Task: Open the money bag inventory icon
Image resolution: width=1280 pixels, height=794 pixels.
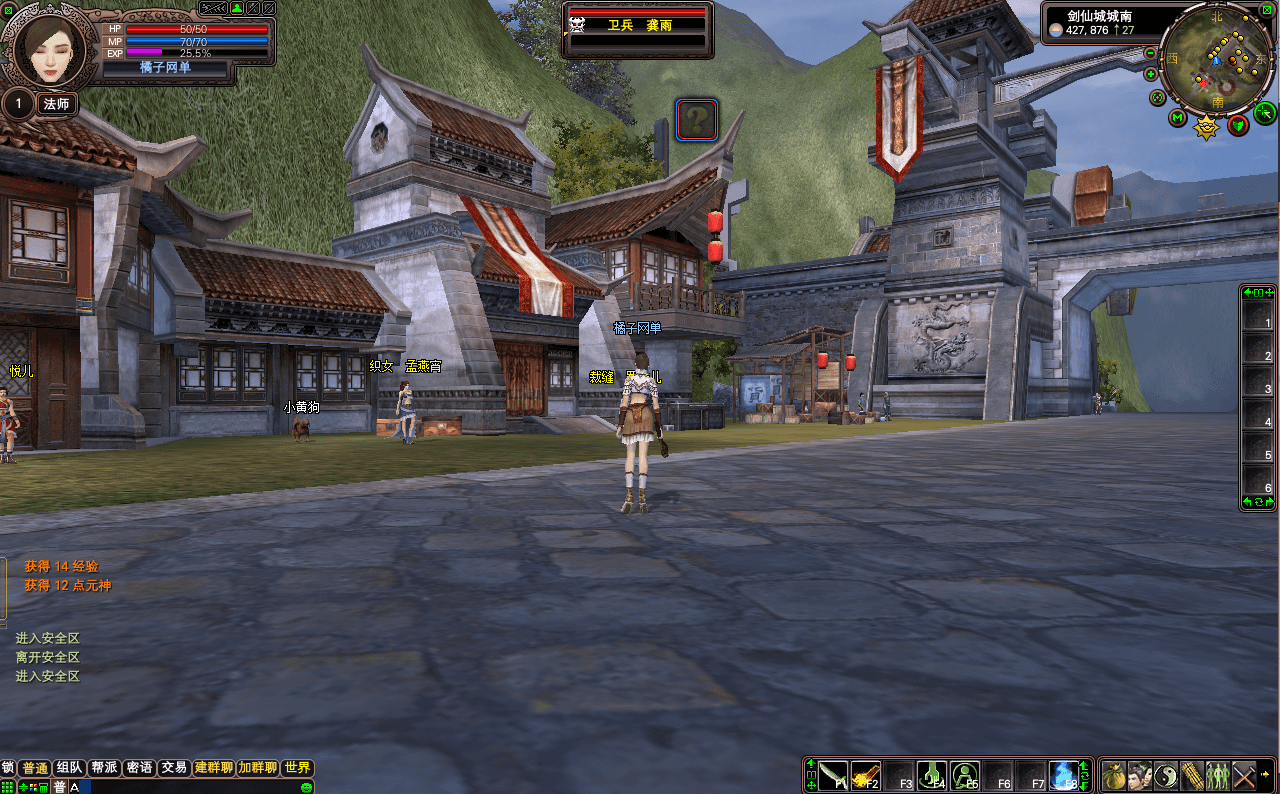Action: (x=1113, y=775)
